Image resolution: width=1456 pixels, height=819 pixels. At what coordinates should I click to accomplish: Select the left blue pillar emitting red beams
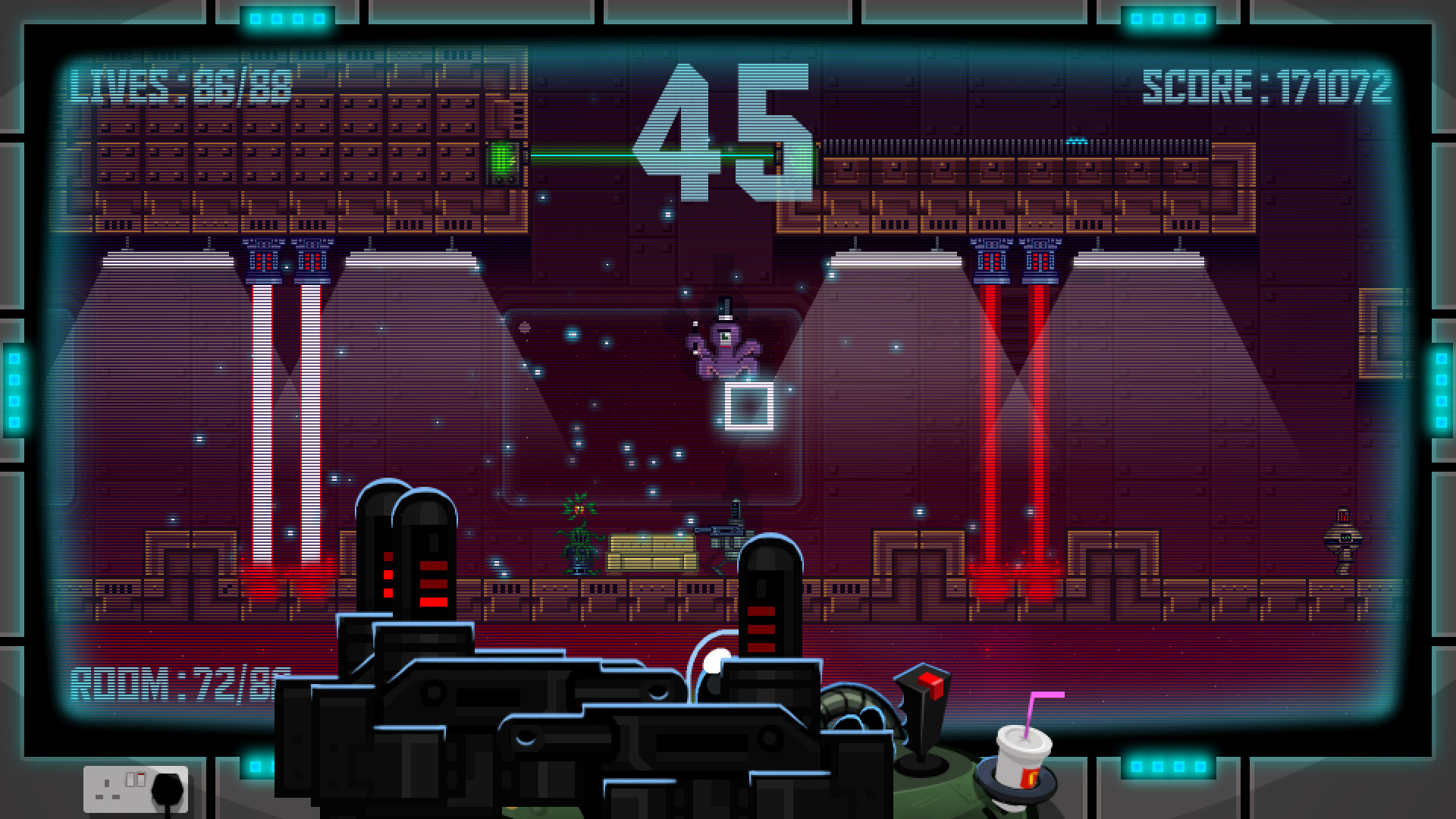point(262,262)
